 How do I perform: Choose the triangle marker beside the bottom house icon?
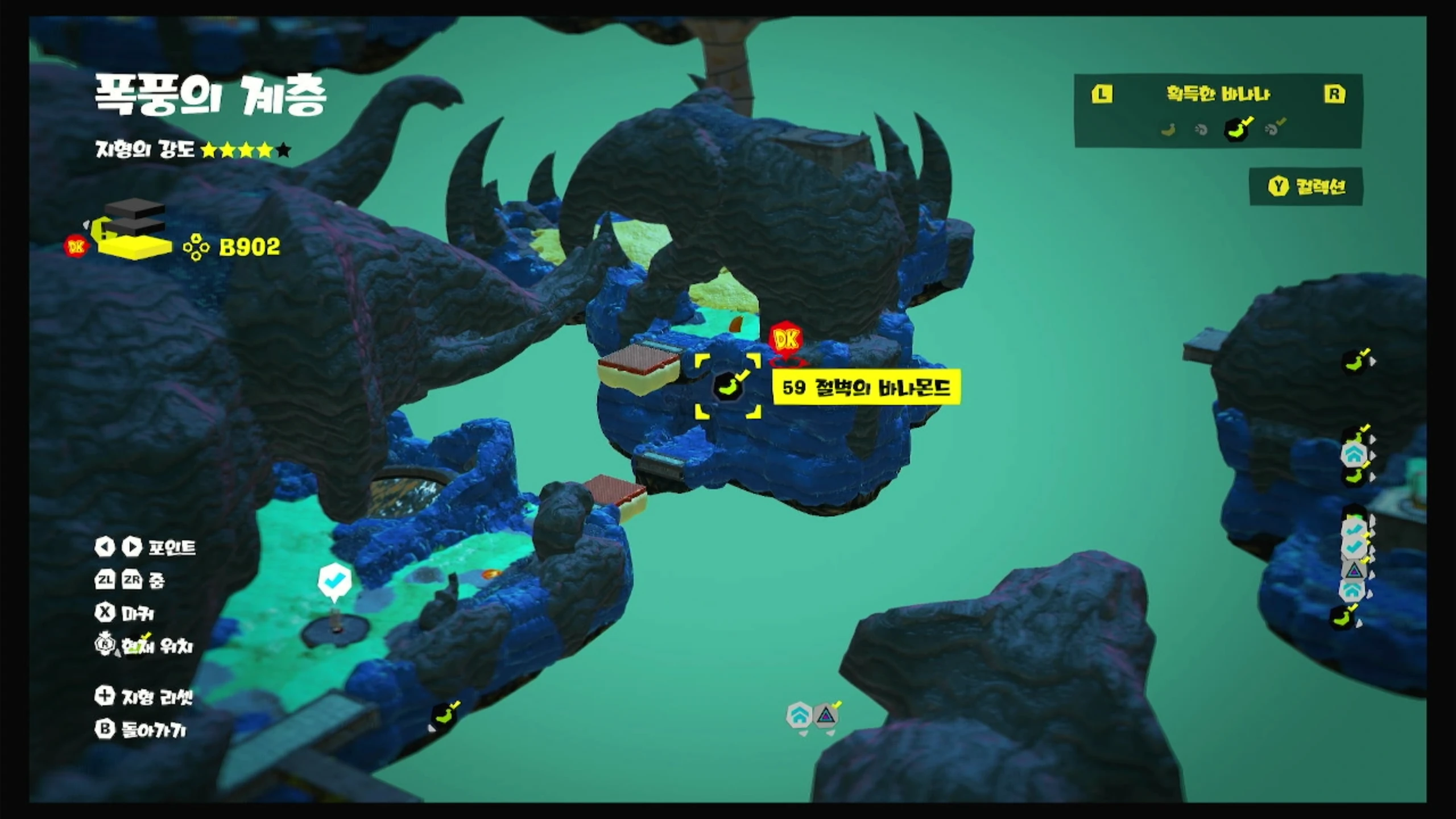point(826,715)
